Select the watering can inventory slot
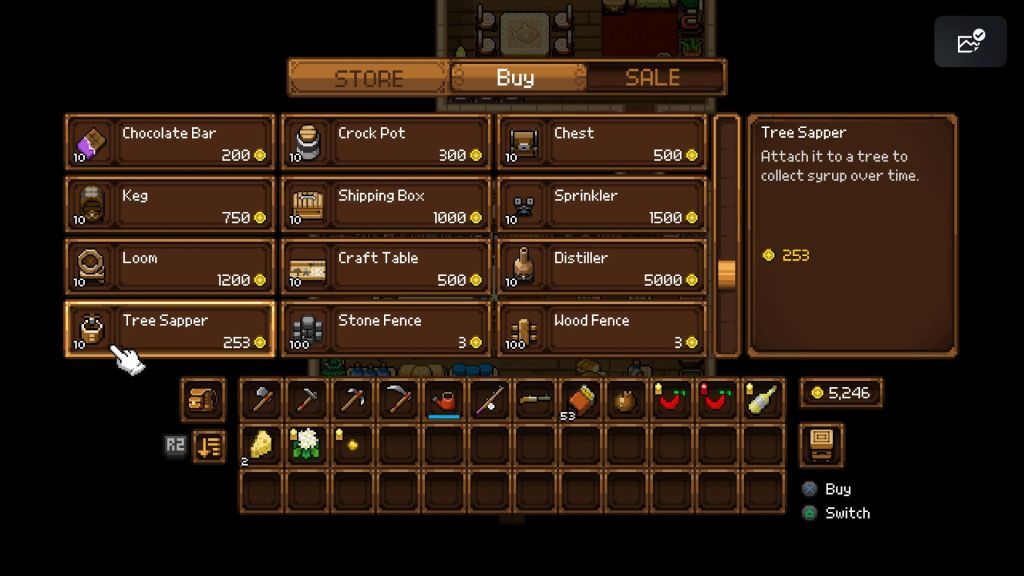This screenshot has height=576, width=1024. point(445,399)
